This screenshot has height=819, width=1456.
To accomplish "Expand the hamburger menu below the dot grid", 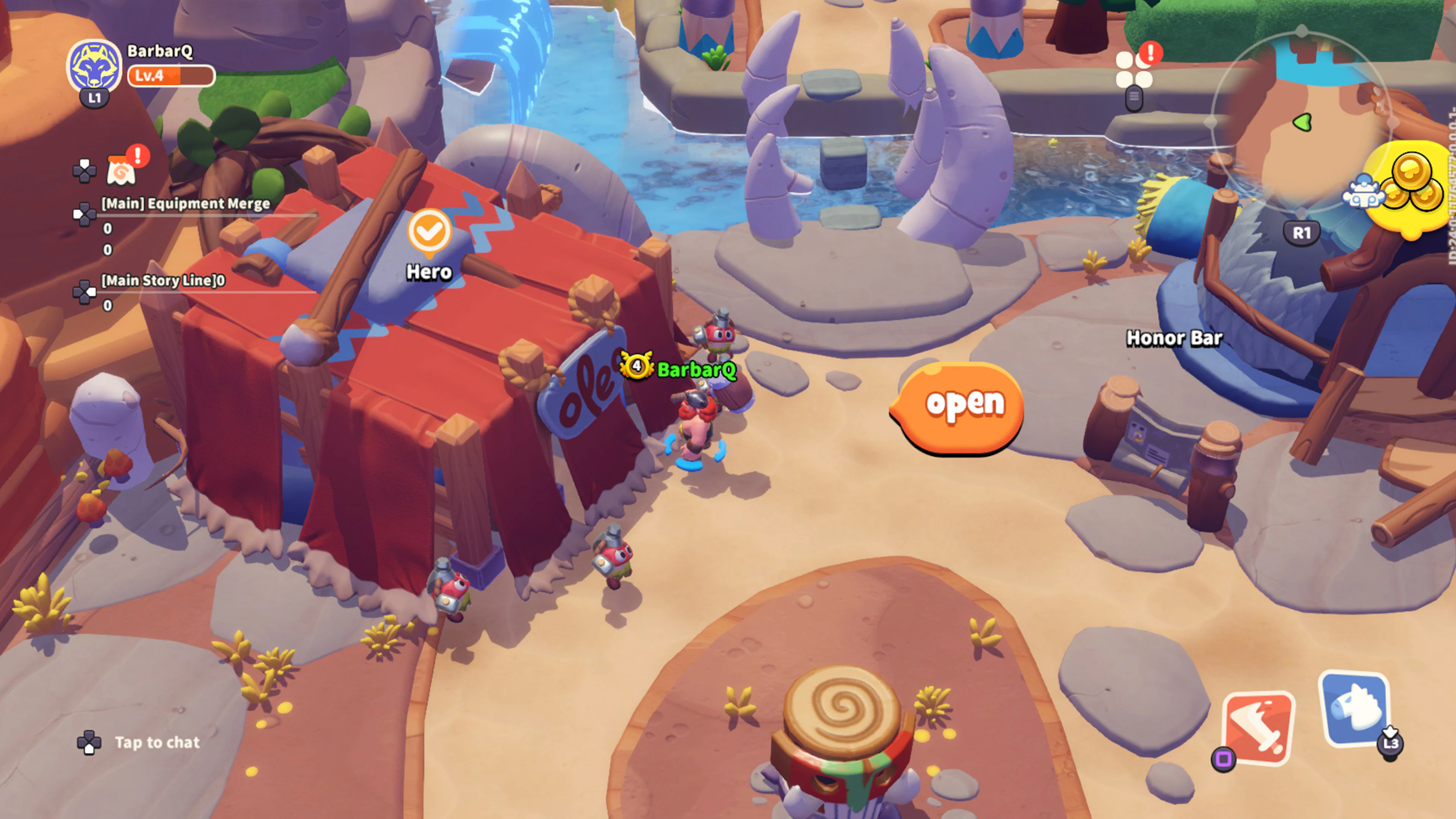I will pos(1135,98).
